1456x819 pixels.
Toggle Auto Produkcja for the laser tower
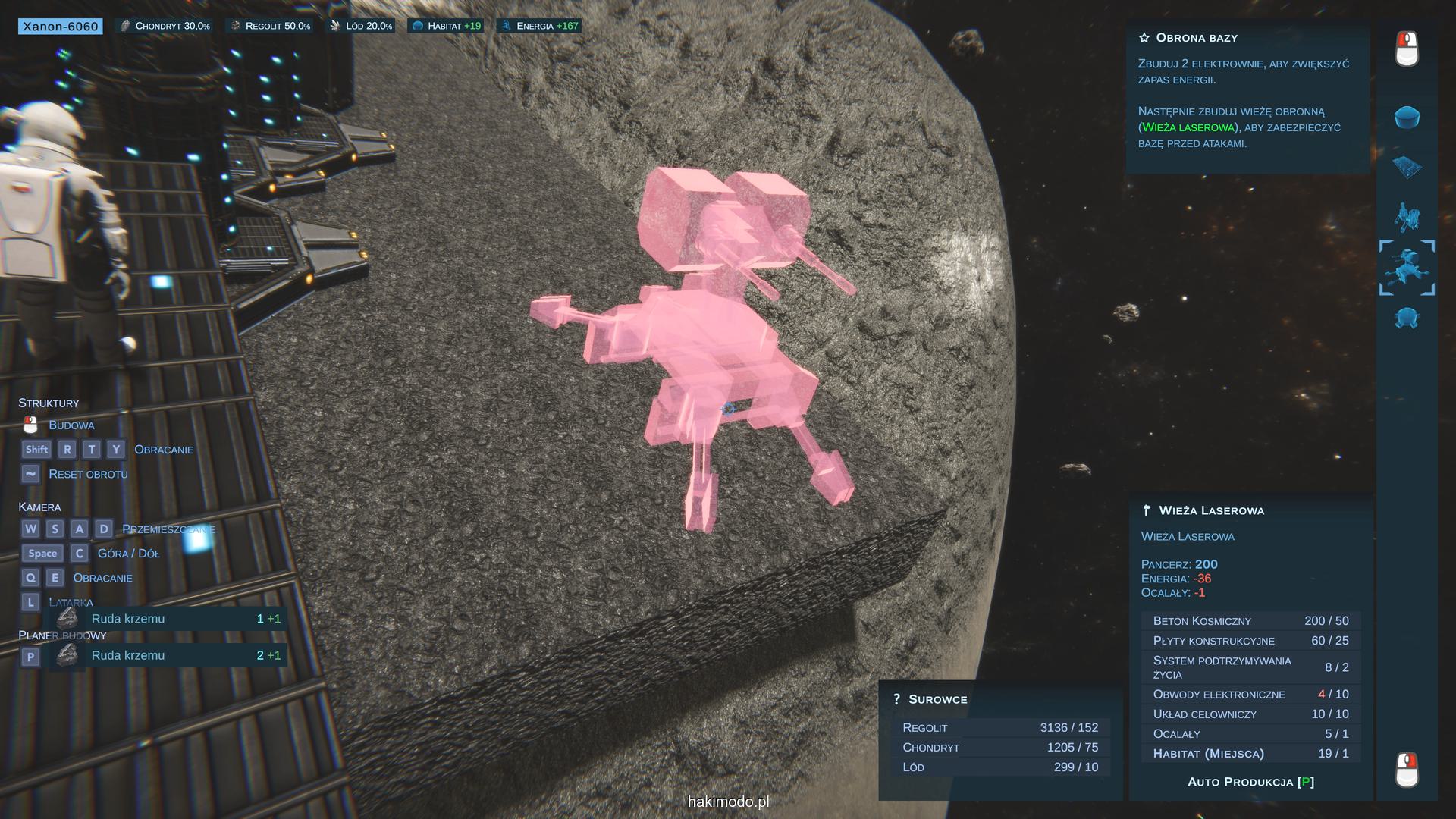1250,782
